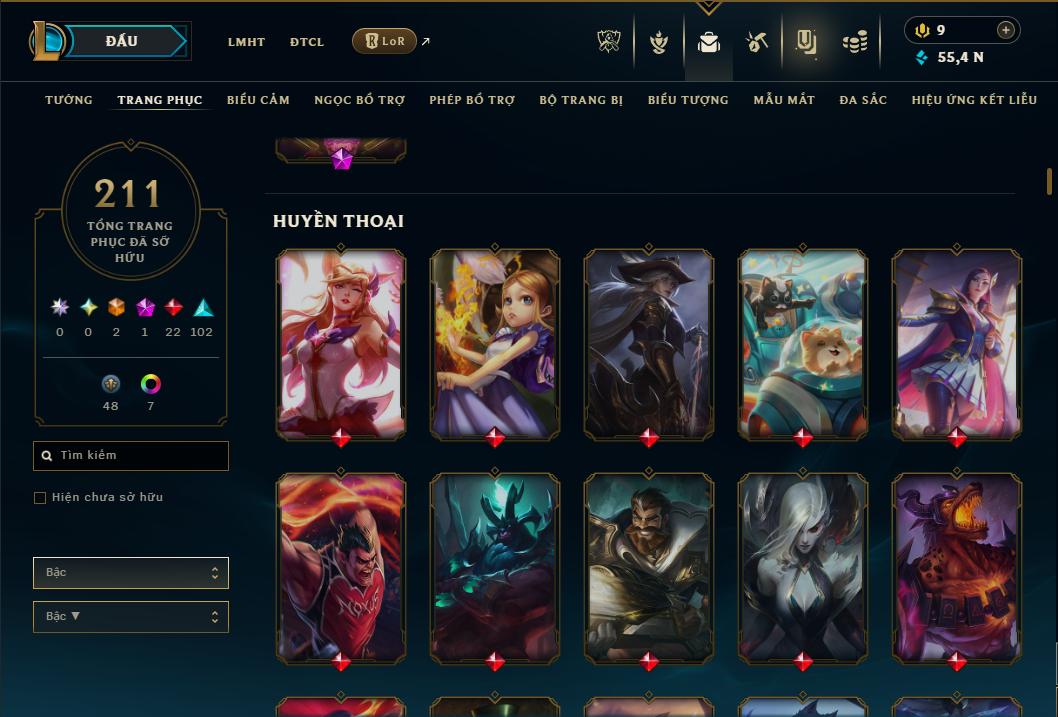Go to the BIỂU TƯỢNG tab

688,100
